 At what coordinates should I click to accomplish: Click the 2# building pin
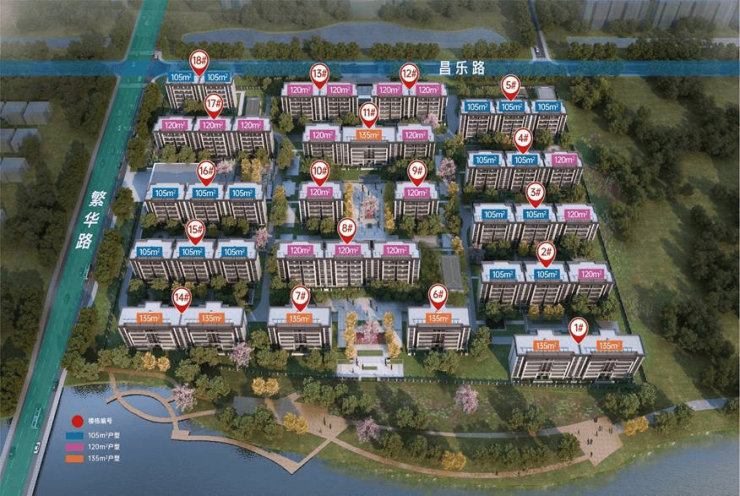pyautogui.click(x=546, y=251)
